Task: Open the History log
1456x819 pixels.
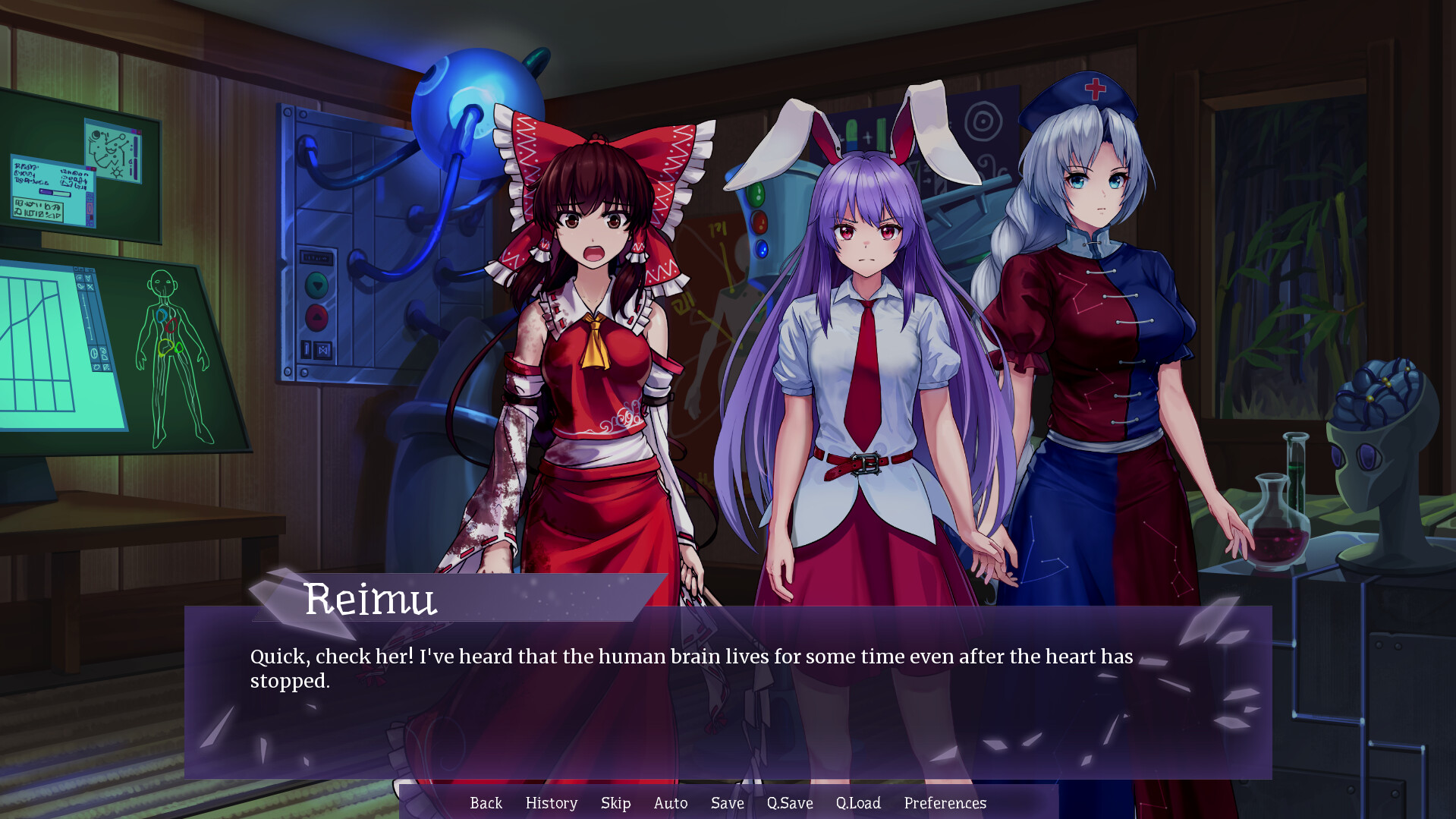Action: coord(551,803)
